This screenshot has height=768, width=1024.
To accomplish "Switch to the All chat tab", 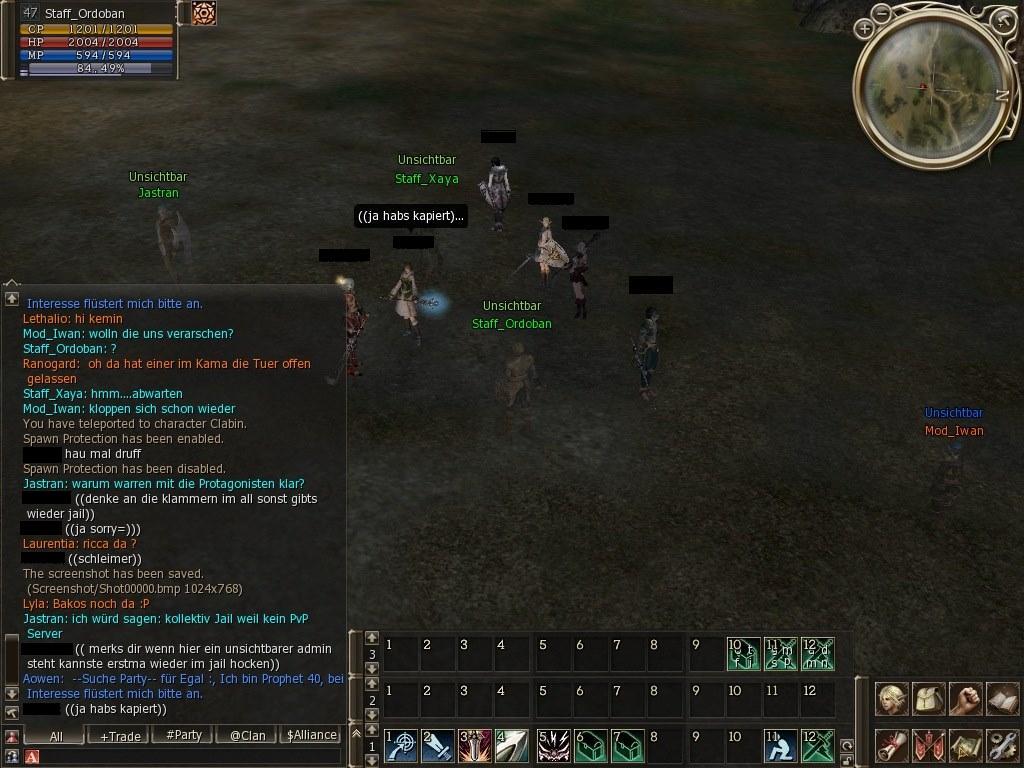I will (56, 735).
